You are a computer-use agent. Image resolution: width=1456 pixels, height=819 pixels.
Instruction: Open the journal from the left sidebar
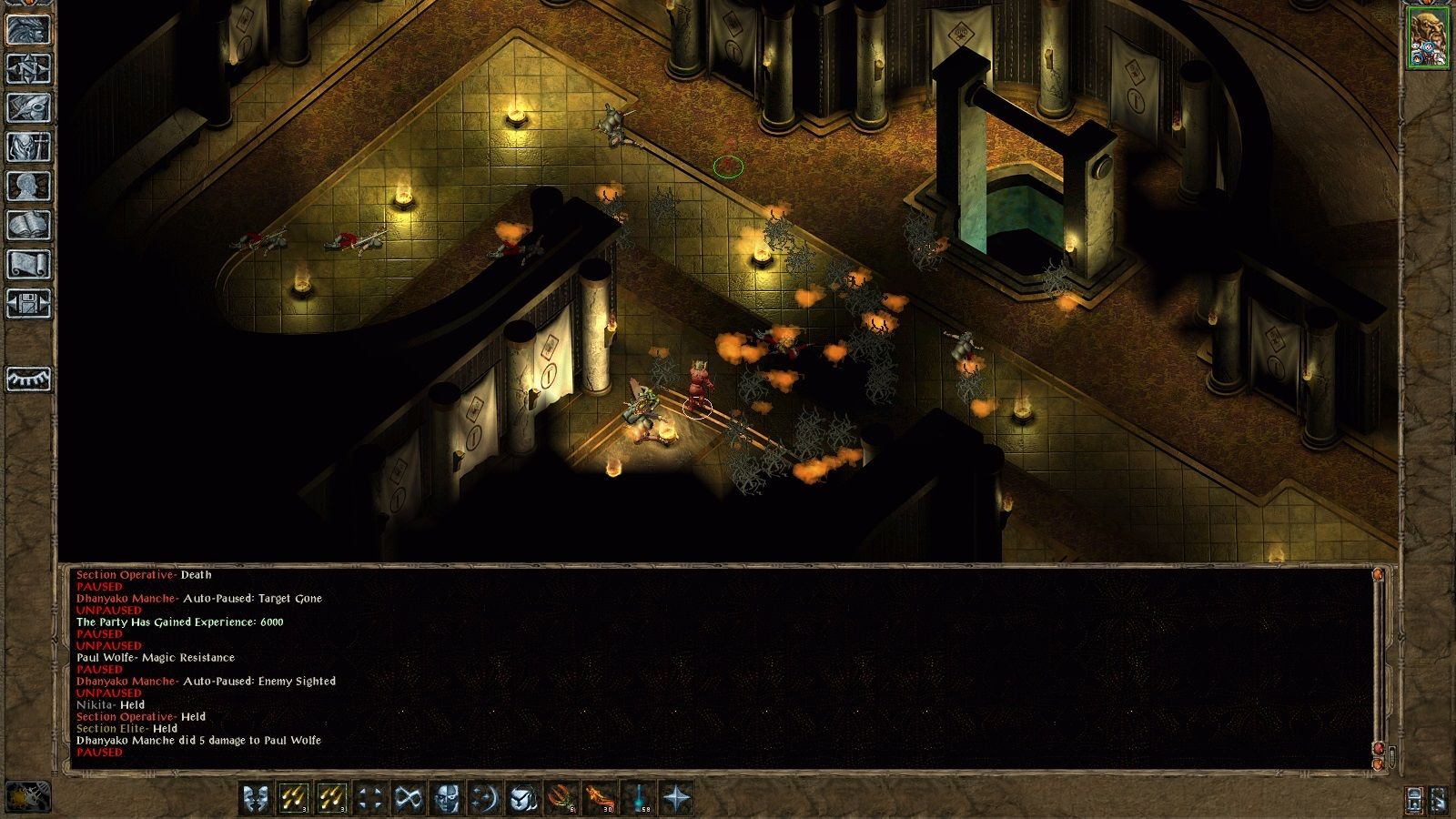click(x=27, y=109)
